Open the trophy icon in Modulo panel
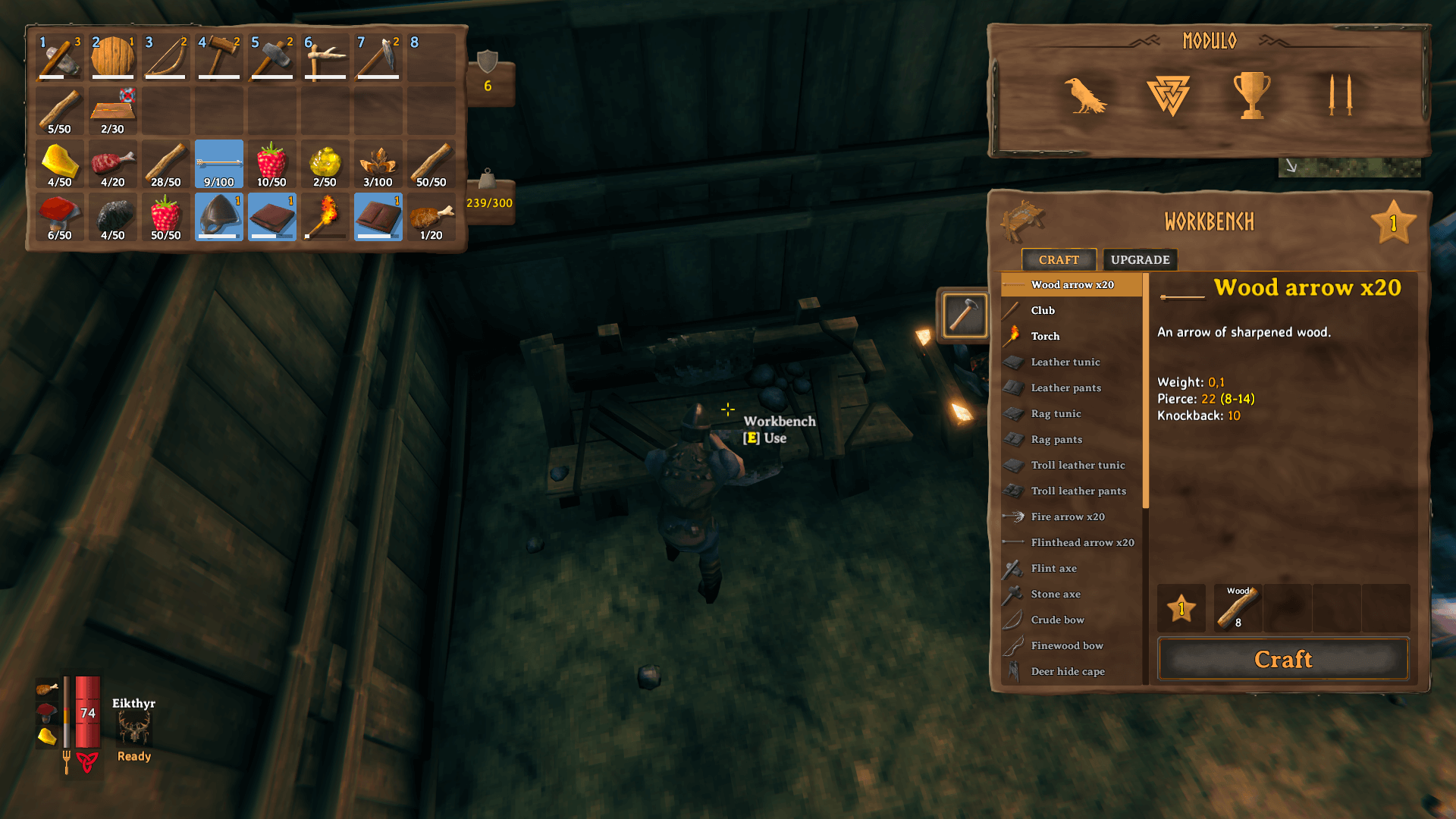 point(1251,96)
